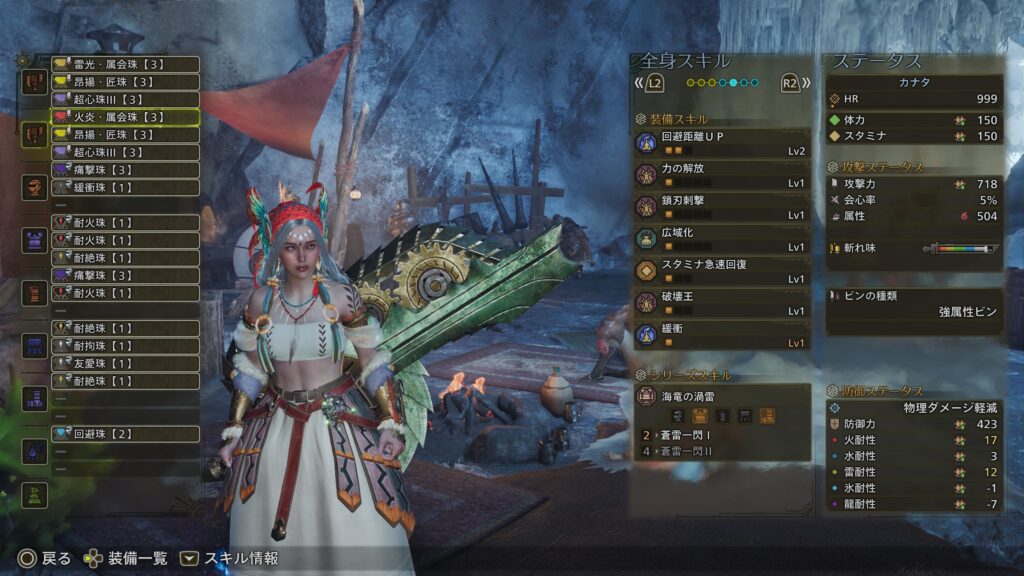Choose the highlighted 火炎・属会珠【3】 decoration
This screenshot has height=576, width=1024.
tap(125, 117)
